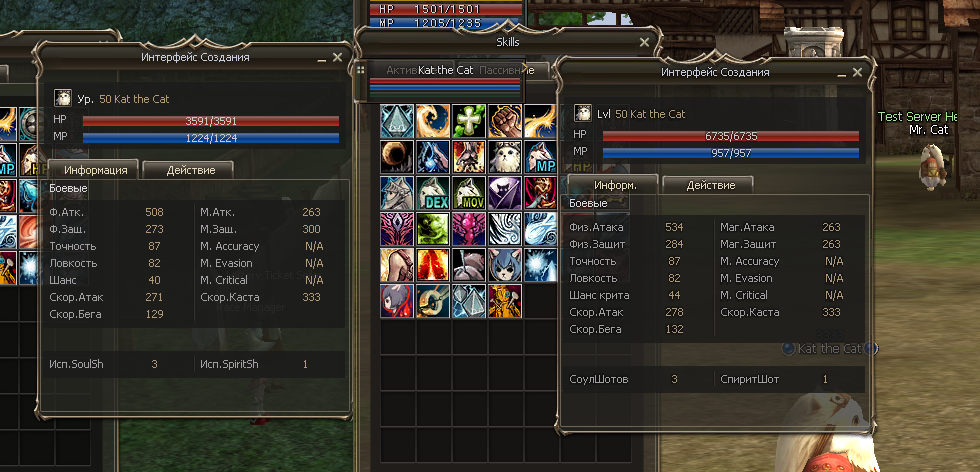Close the Skills window
The image size is (980, 472).
click(x=646, y=43)
